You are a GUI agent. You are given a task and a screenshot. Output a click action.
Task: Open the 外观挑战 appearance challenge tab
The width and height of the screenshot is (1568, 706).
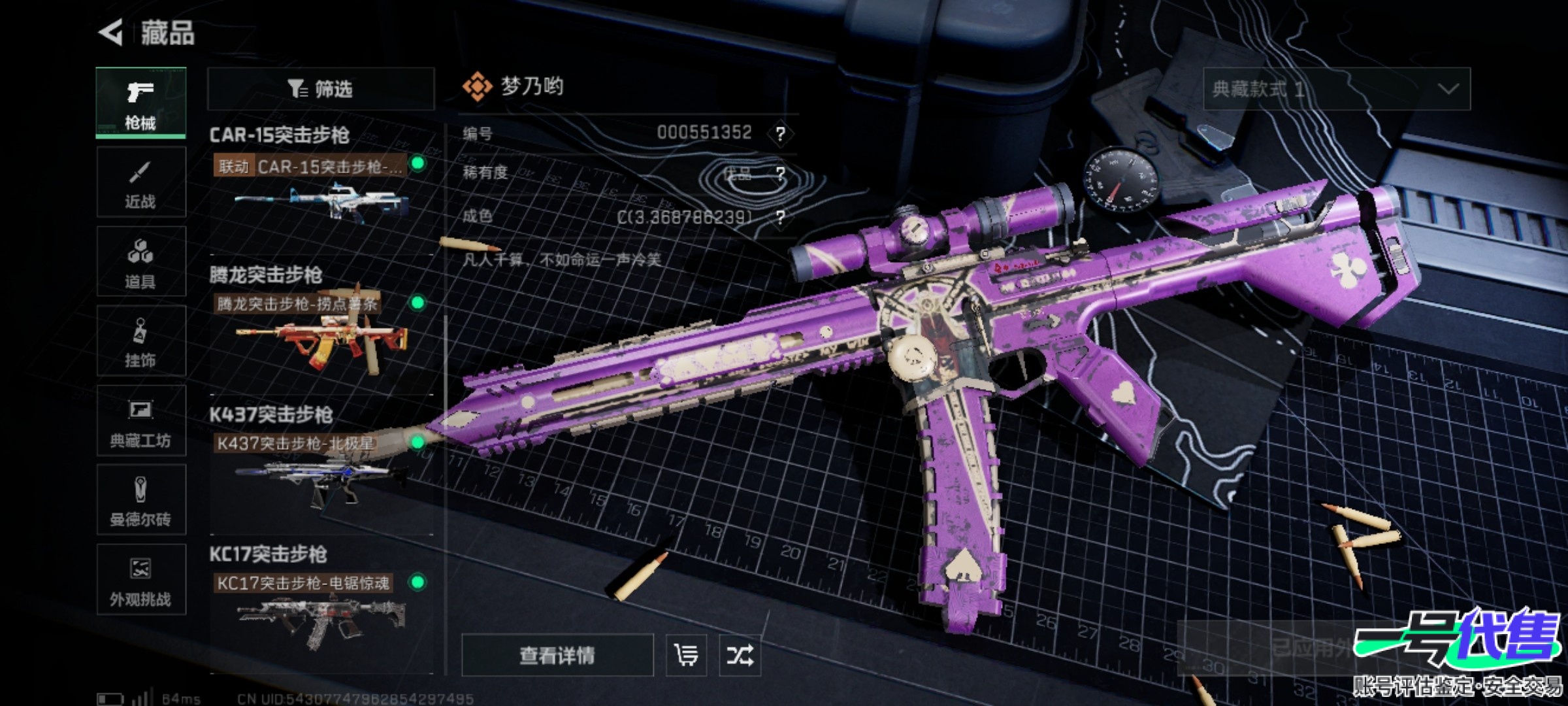141,580
